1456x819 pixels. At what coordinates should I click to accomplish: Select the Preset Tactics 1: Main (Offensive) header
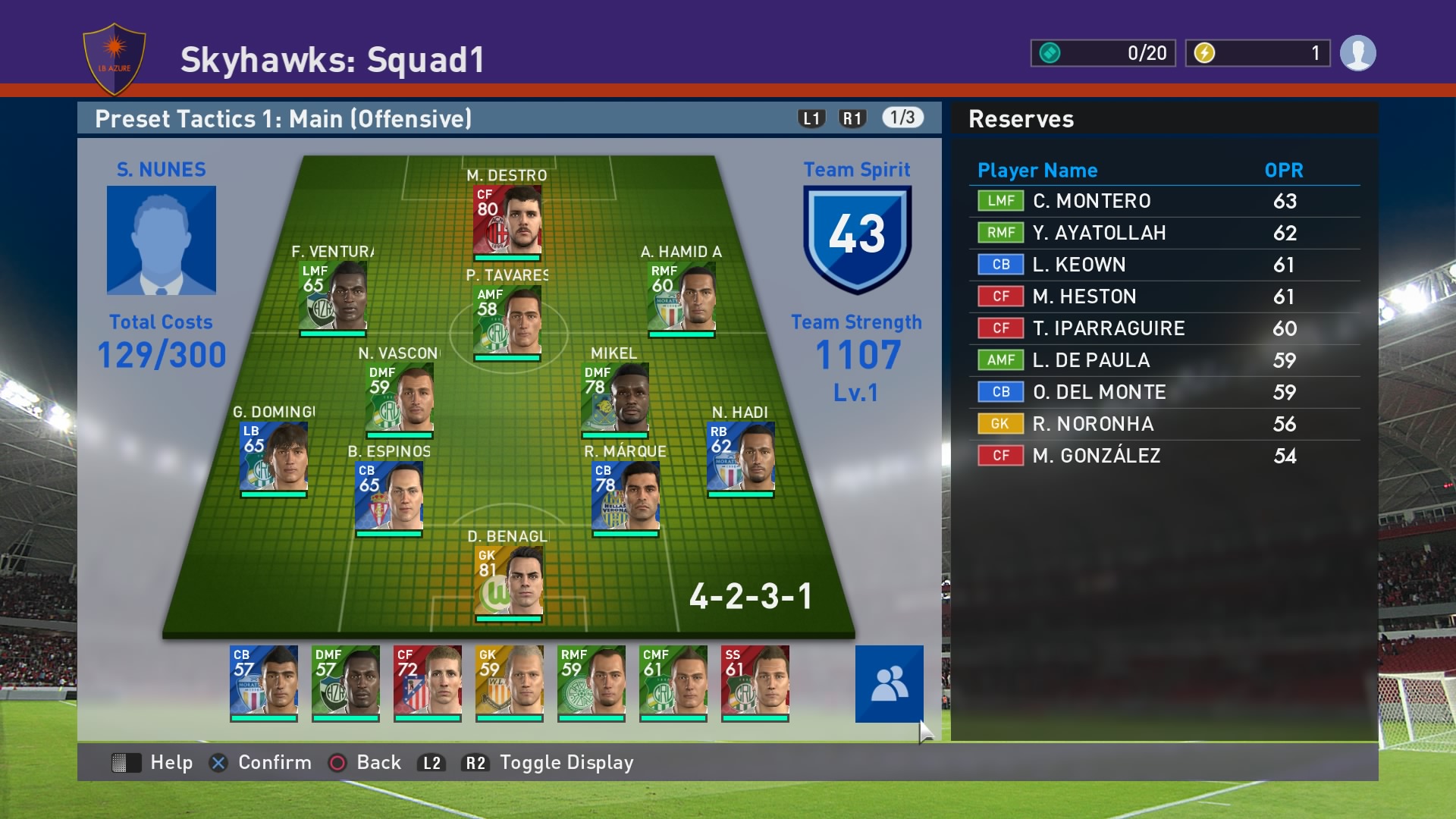283,118
